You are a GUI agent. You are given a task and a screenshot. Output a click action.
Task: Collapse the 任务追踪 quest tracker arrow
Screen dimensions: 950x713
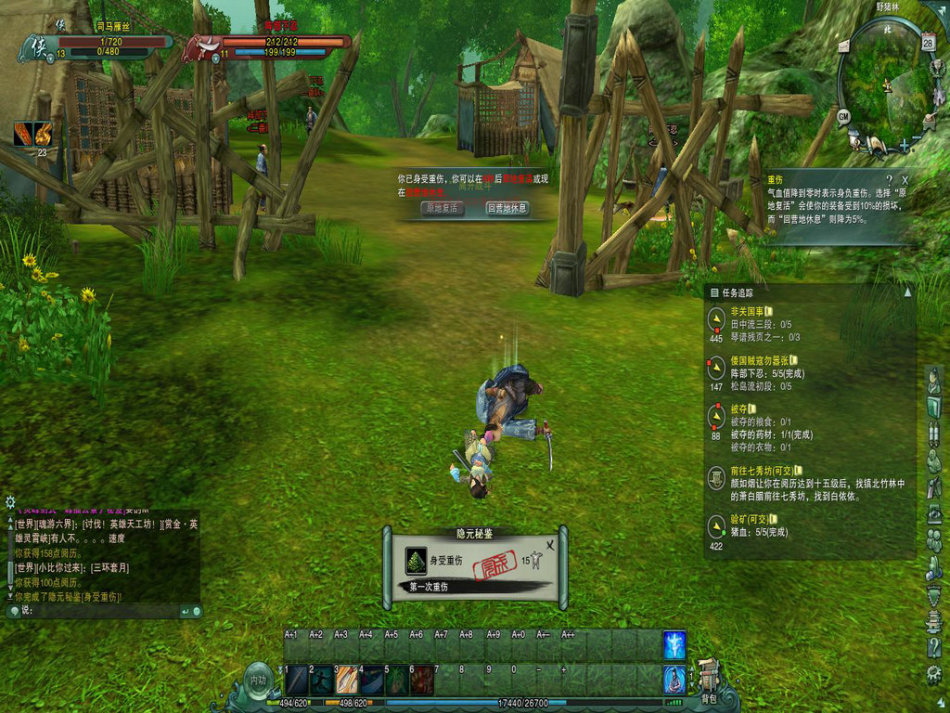pyautogui.click(x=907, y=292)
